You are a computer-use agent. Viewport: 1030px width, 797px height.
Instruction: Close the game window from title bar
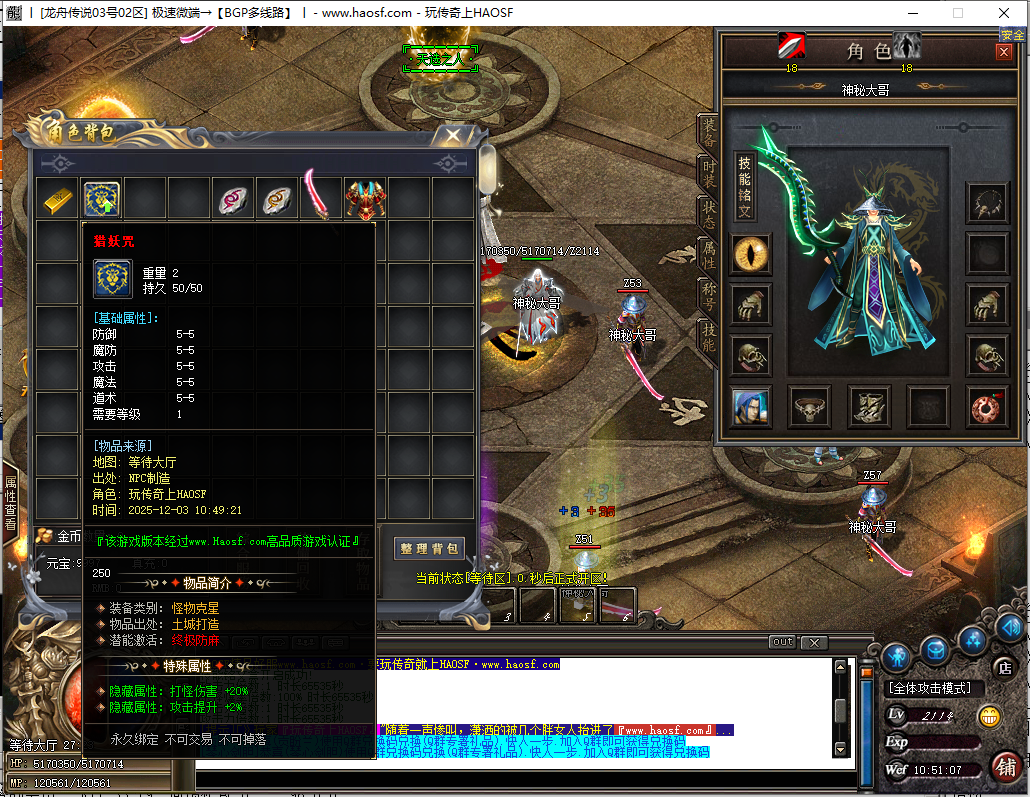click(x=1004, y=13)
